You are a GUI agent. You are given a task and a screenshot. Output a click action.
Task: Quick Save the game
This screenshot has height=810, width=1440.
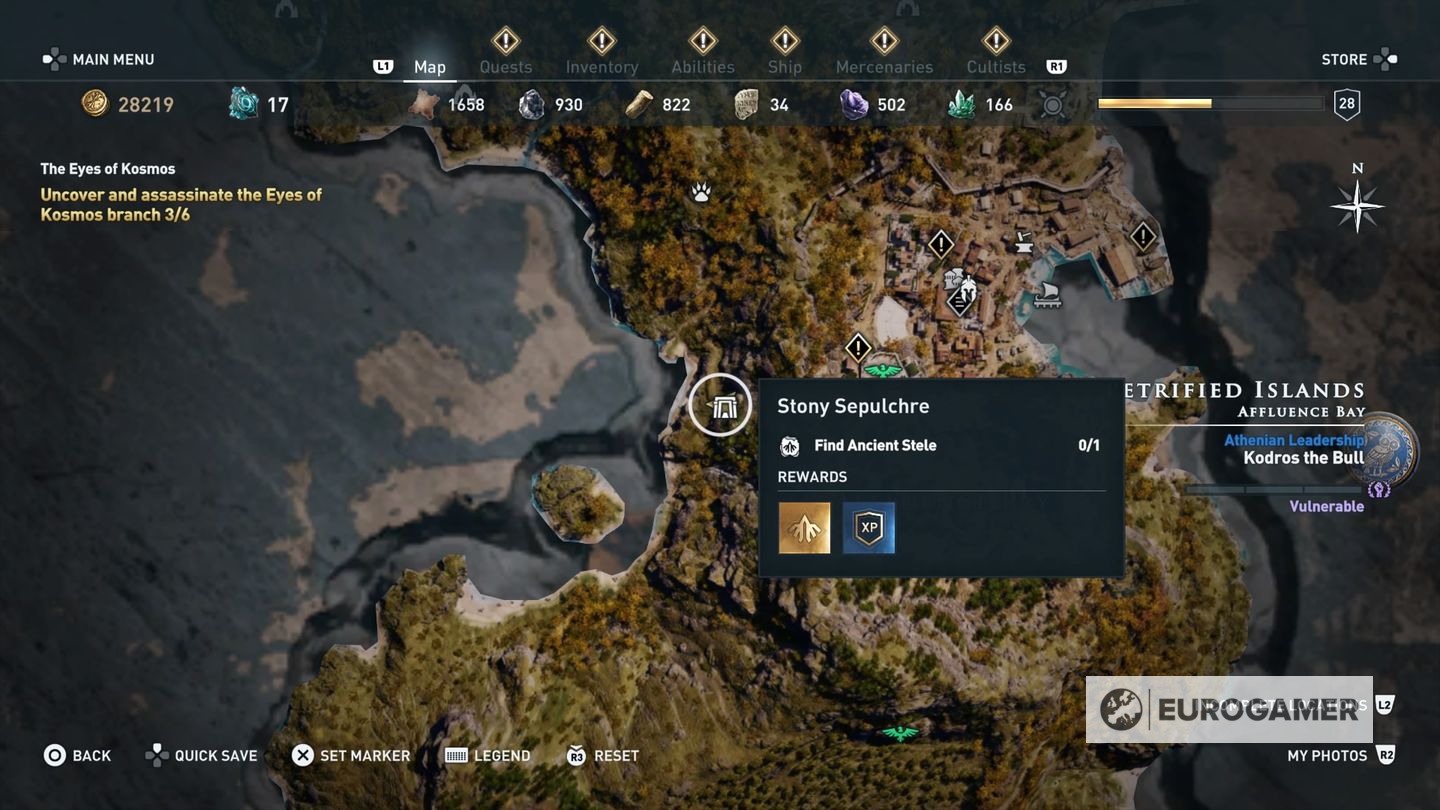[x=201, y=755]
